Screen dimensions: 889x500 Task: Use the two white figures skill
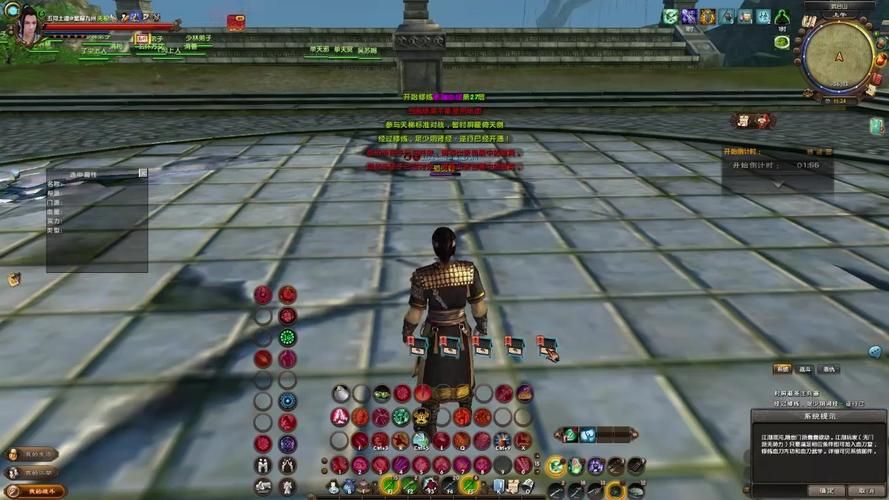263,465
